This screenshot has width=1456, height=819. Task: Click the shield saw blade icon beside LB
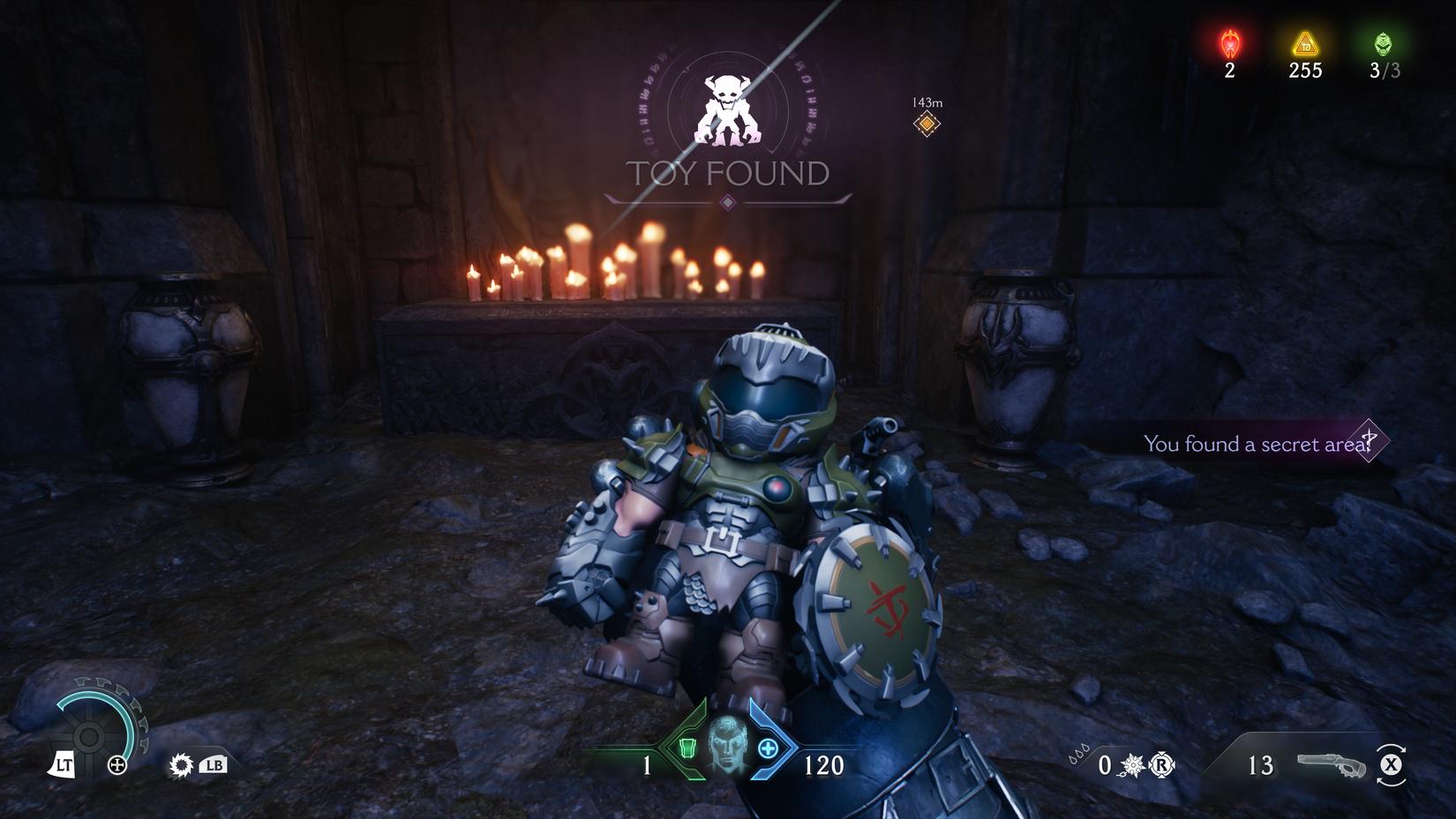pyautogui.click(x=181, y=765)
